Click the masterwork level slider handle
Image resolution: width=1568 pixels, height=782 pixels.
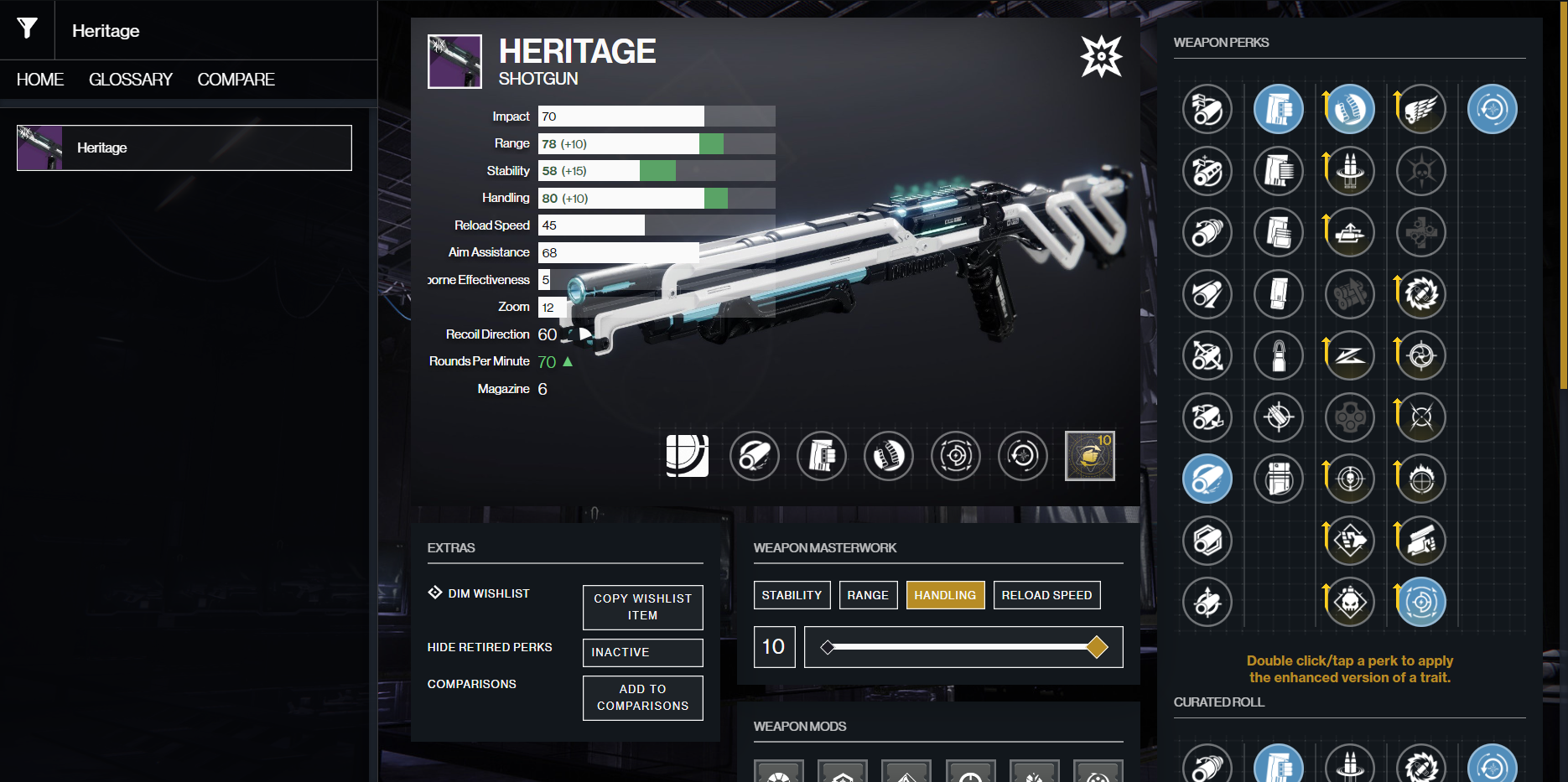(1096, 647)
